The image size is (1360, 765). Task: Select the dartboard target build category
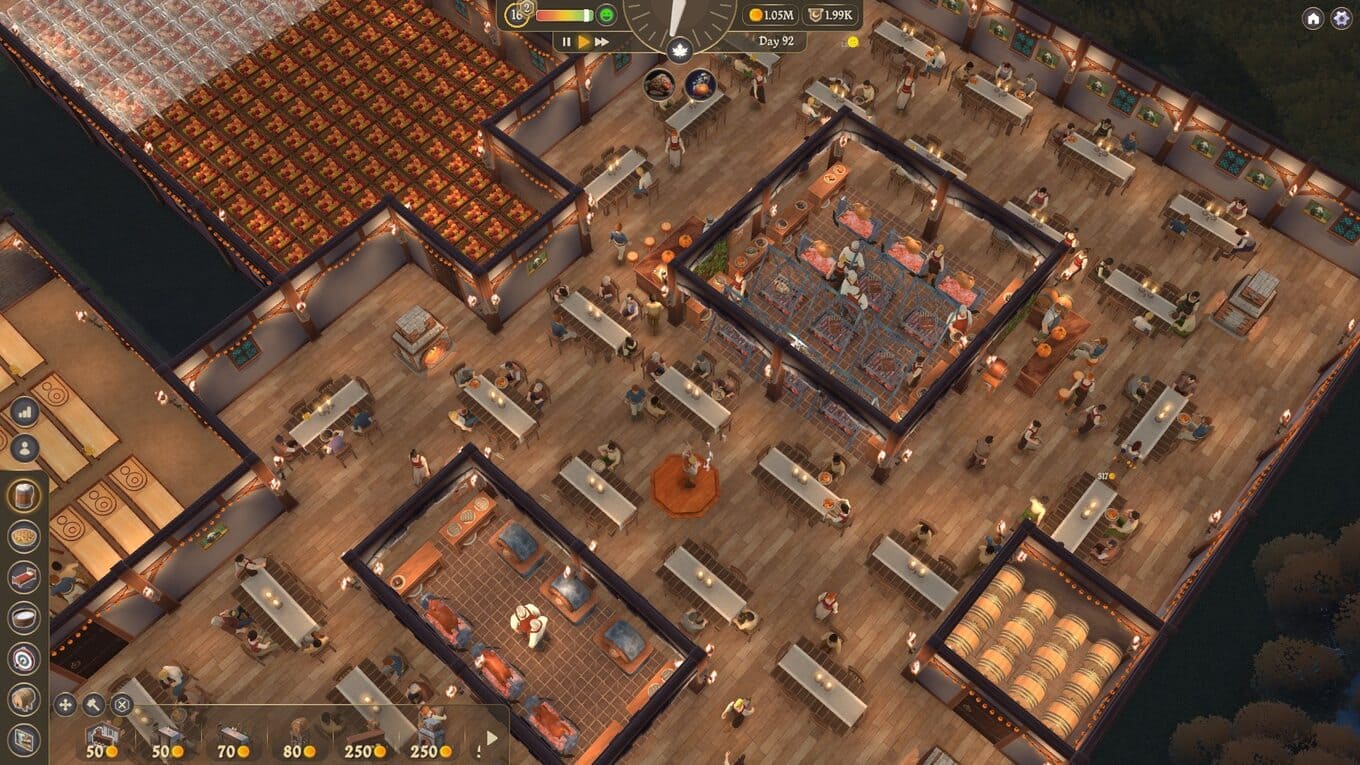(24, 658)
